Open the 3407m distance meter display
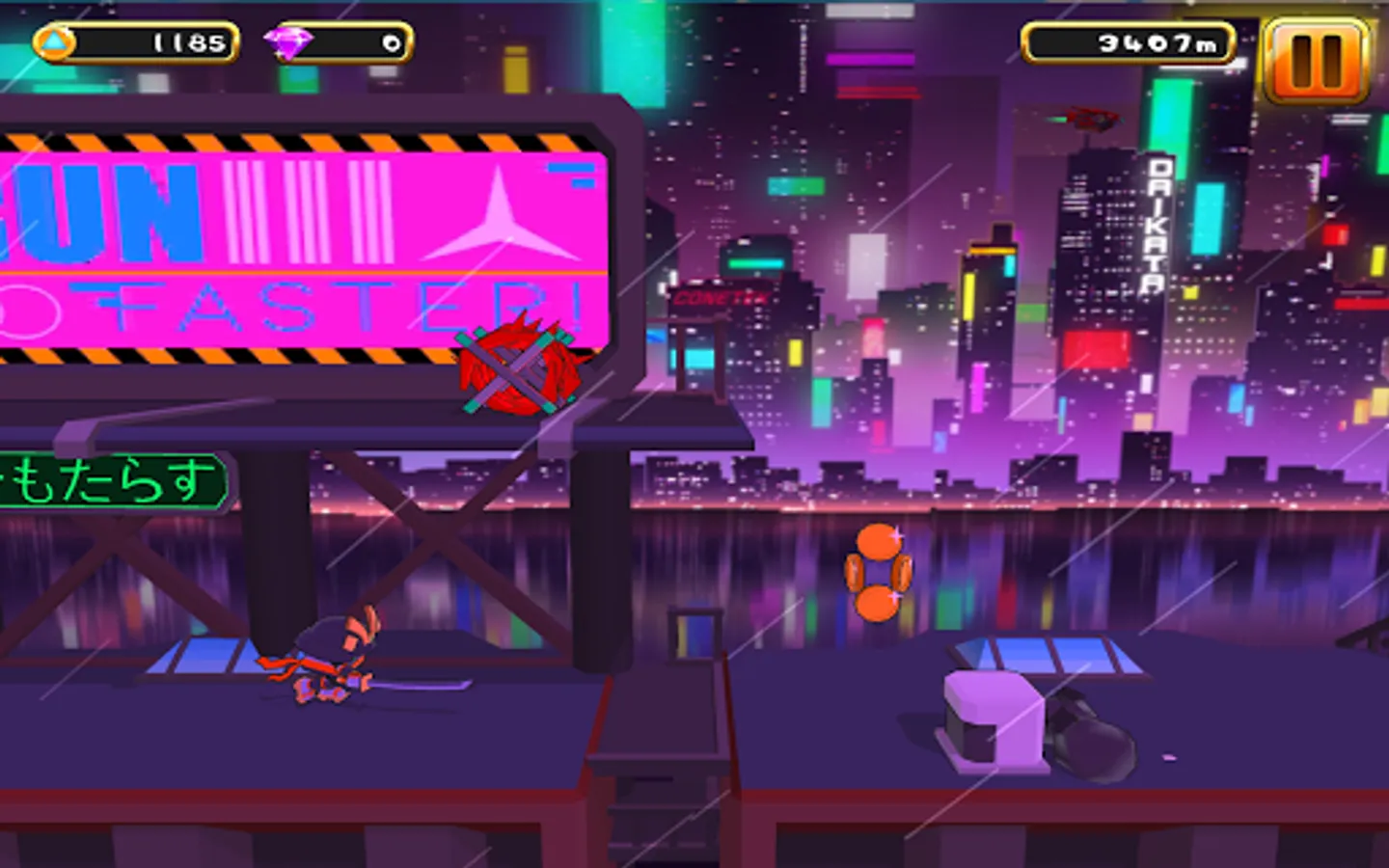The width and height of the screenshot is (1389, 868). click(1127, 42)
